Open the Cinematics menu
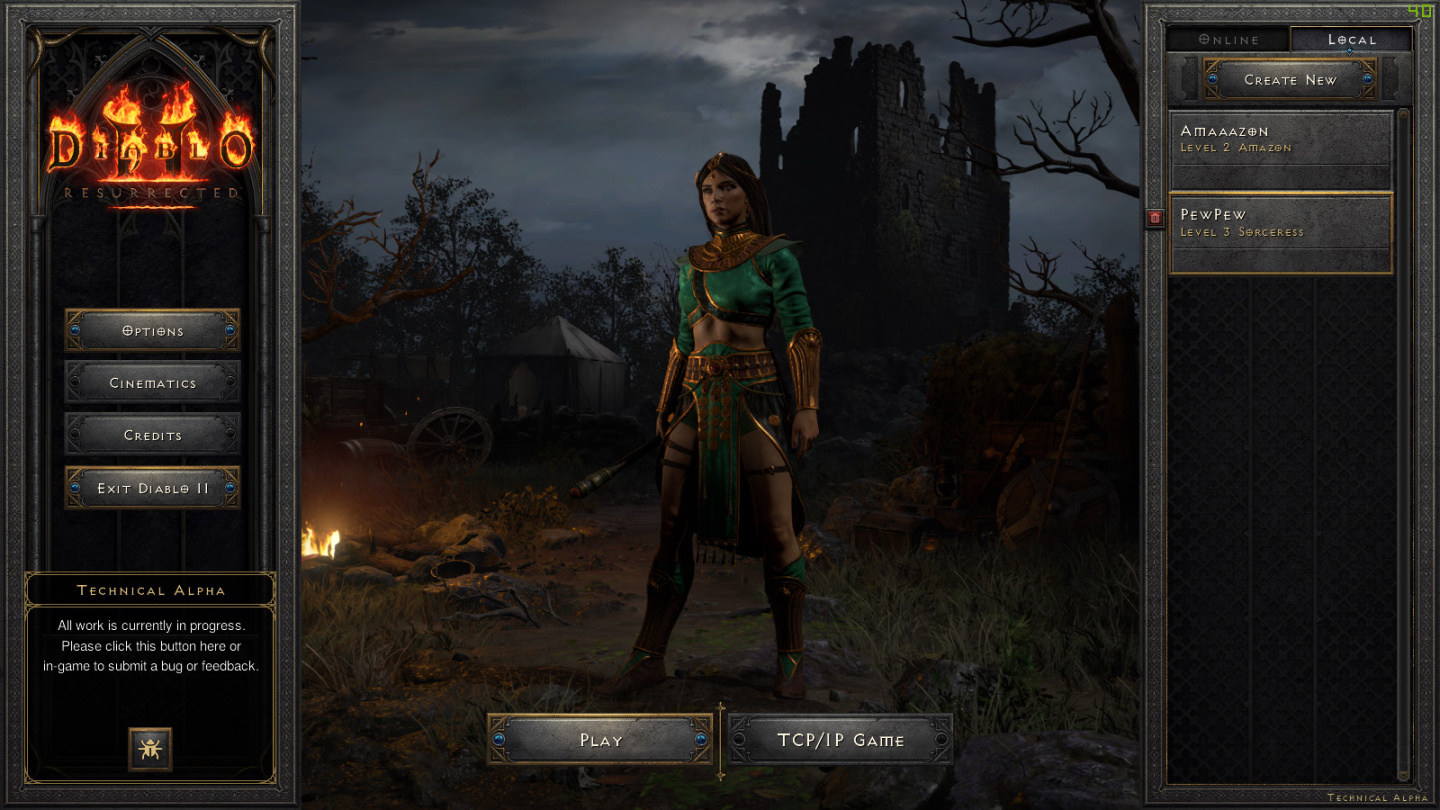This screenshot has height=810, width=1440. pyautogui.click(x=153, y=382)
